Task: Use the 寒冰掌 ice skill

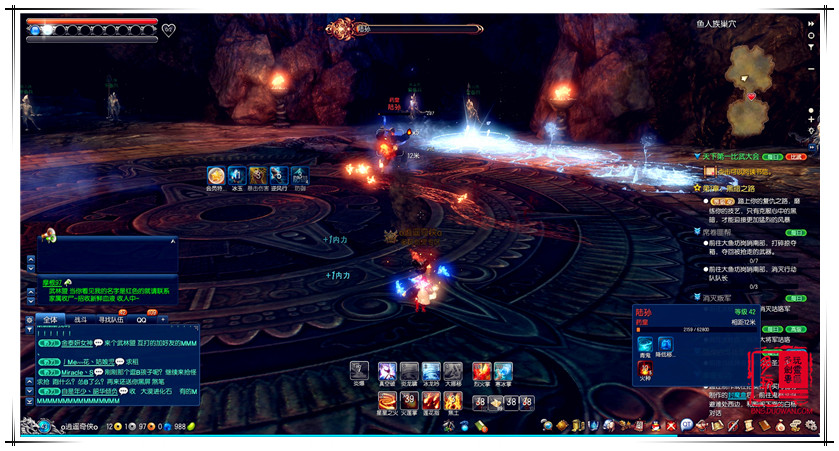Action: (x=503, y=370)
